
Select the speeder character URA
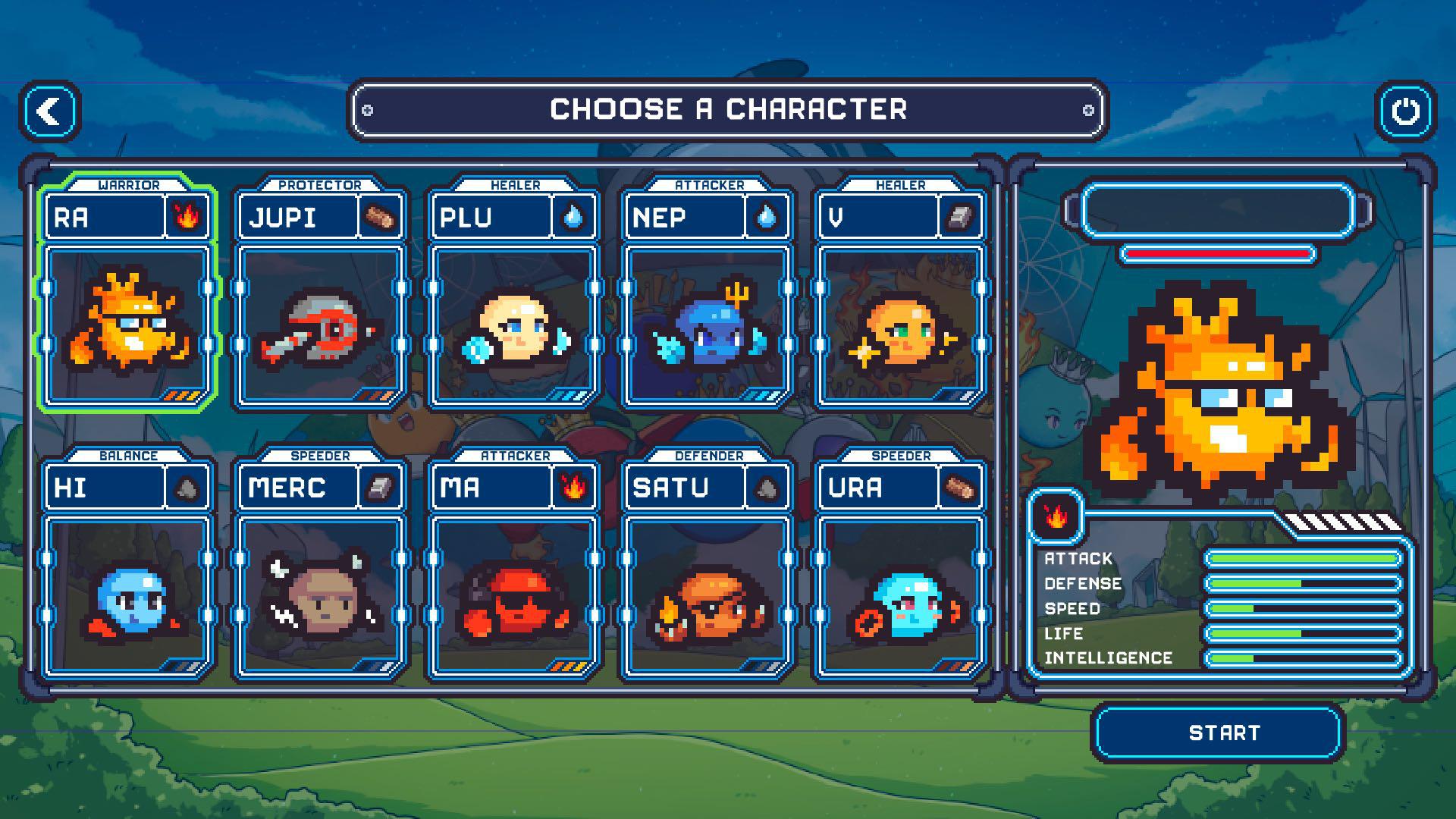point(901,595)
